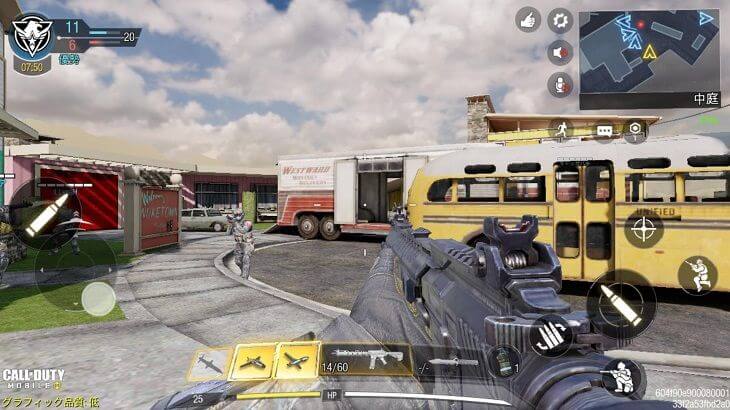
Task: Throw the grenade from its slot
Action: [x=504, y=361]
